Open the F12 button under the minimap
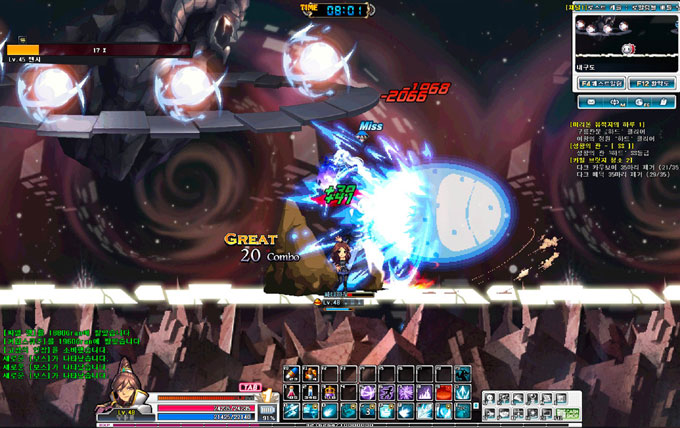Image resolution: width=680 pixels, height=428 pixels. [x=651, y=83]
